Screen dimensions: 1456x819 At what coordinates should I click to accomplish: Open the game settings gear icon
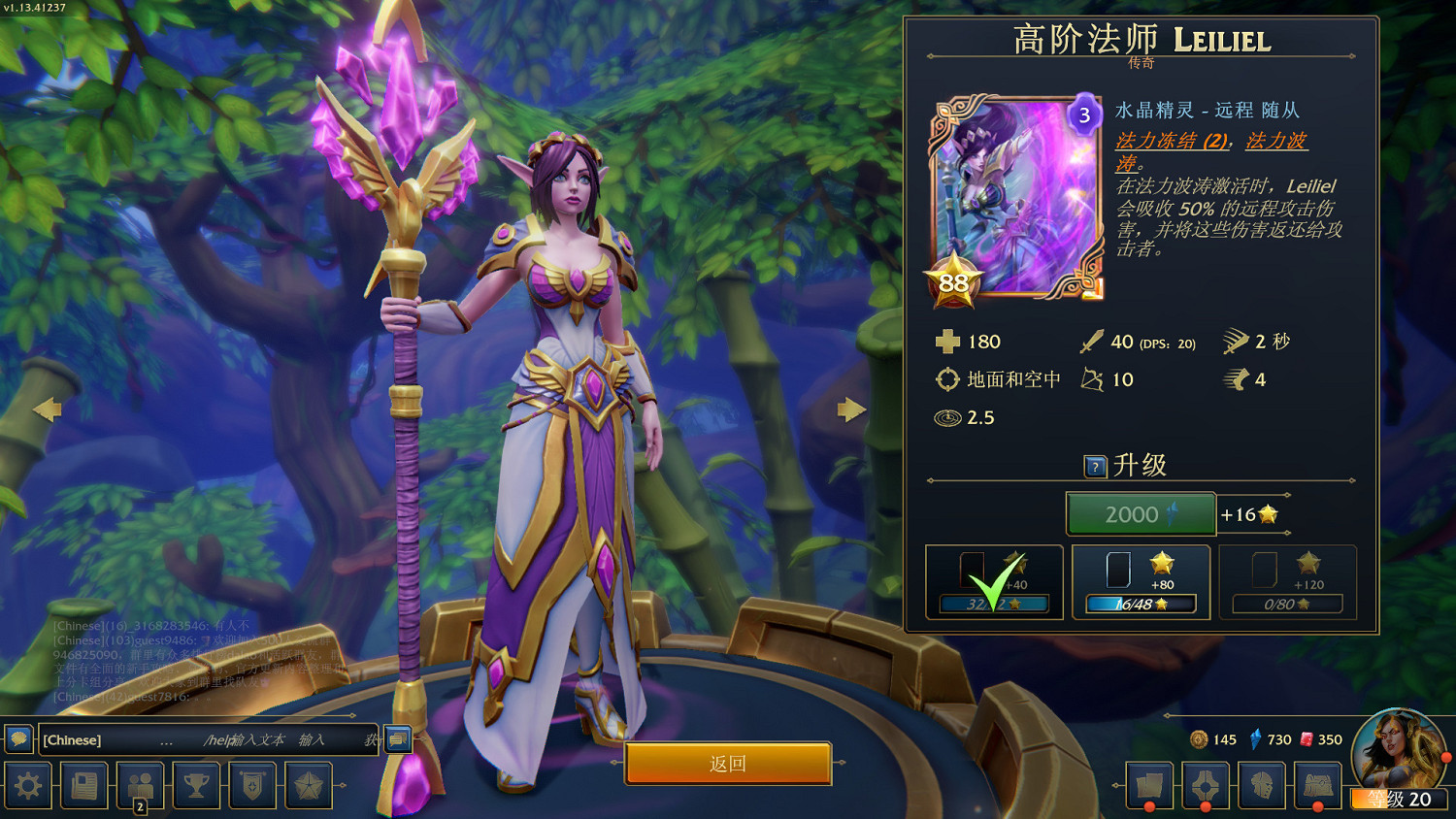click(26, 785)
